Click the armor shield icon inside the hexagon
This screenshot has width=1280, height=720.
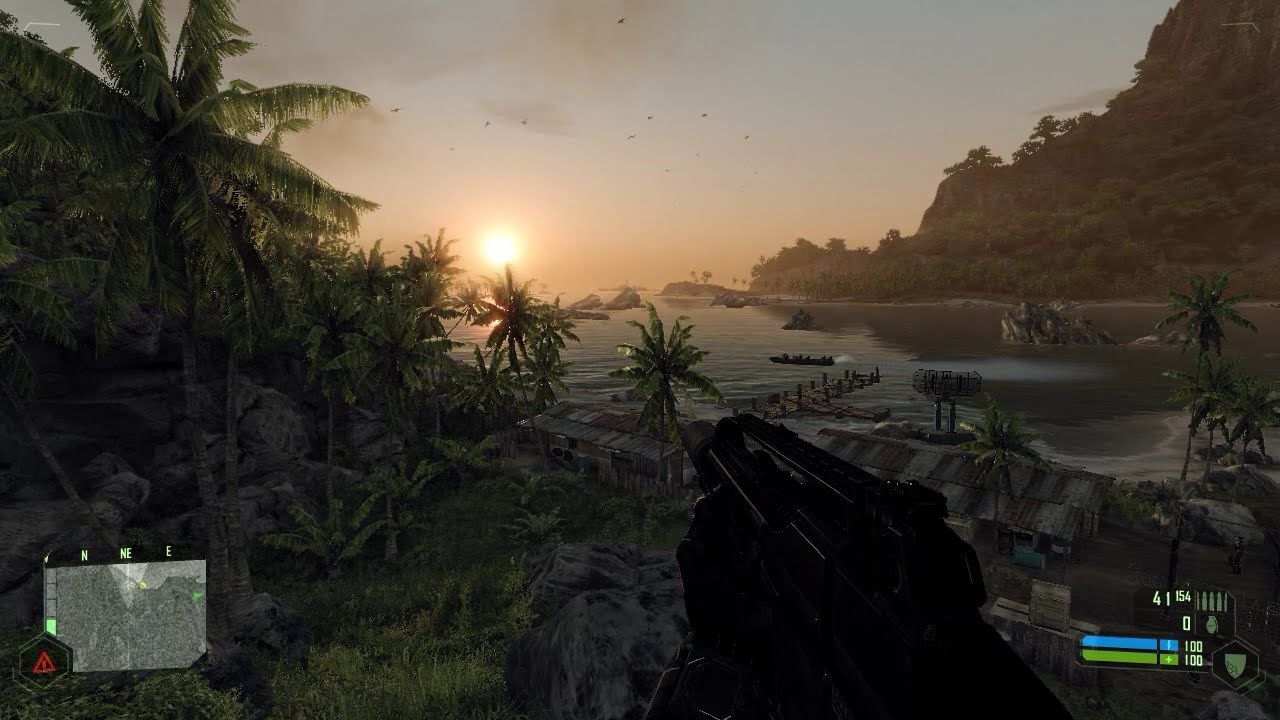1234,663
